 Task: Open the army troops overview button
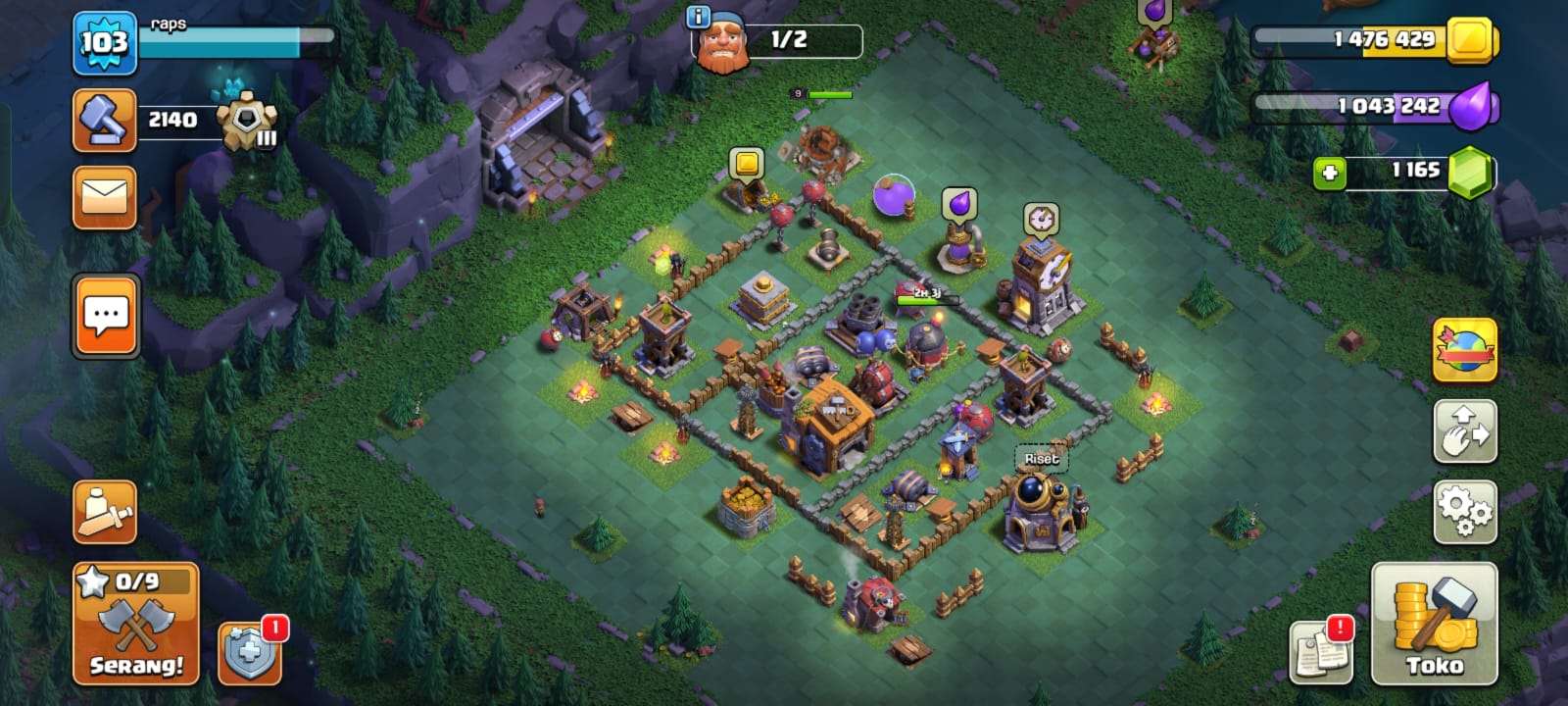pos(104,512)
